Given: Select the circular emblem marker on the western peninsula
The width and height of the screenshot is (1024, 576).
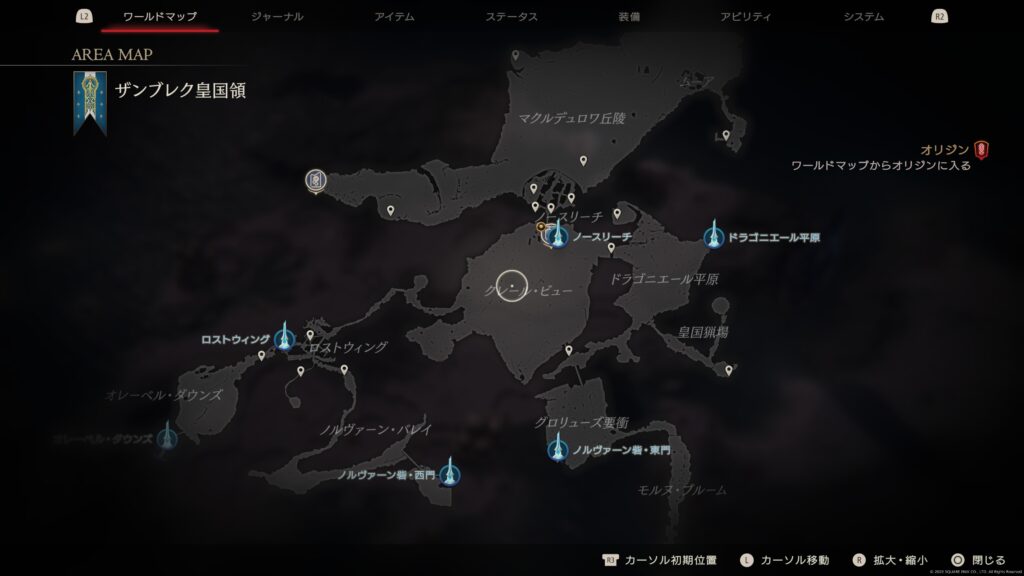Looking at the screenshot, I should (315, 181).
